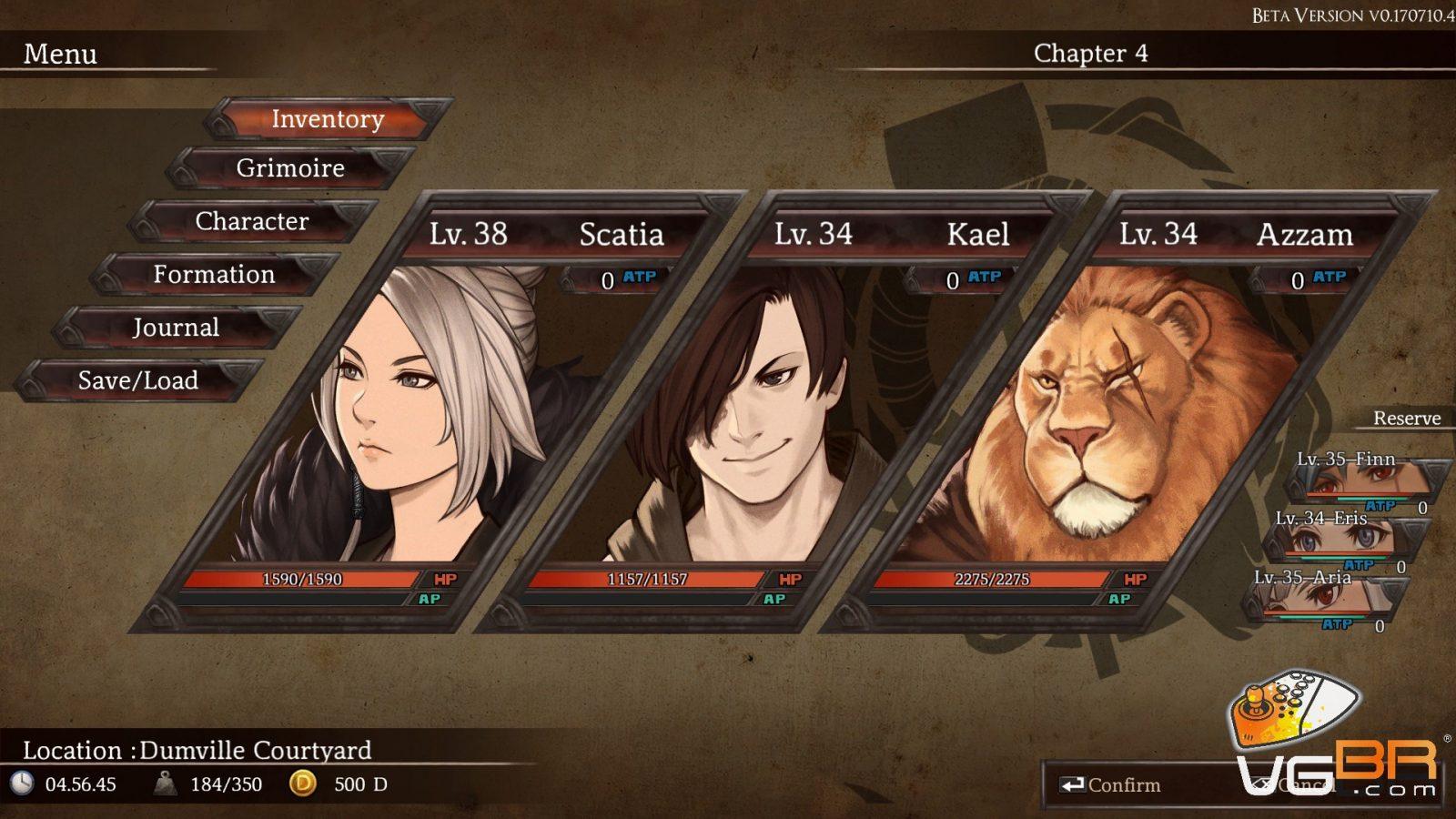Choose the Formation option
The height and width of the screenshot is (819, 1456).
(x=214, y=274)
